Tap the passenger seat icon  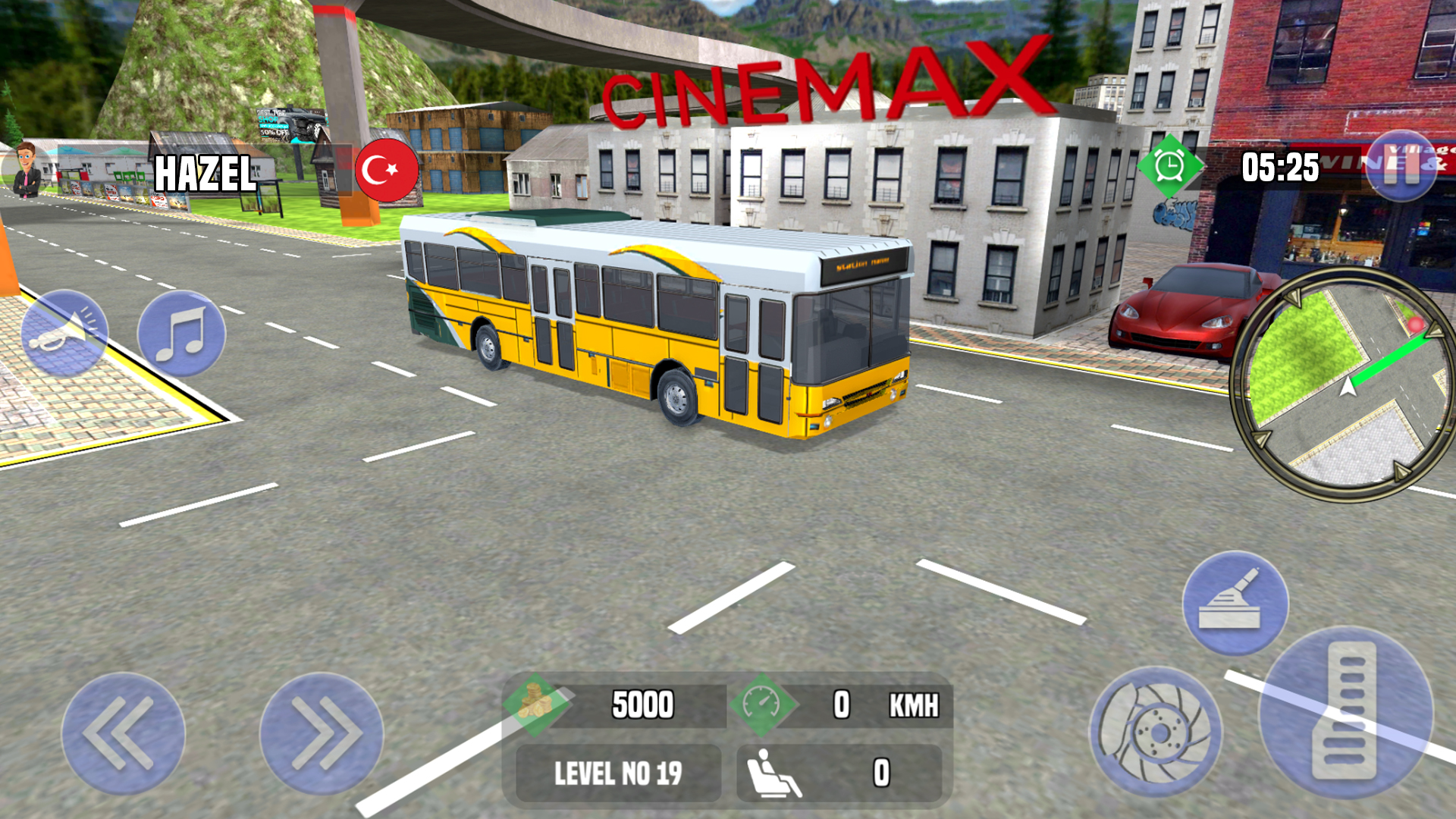tap(772, 772)
